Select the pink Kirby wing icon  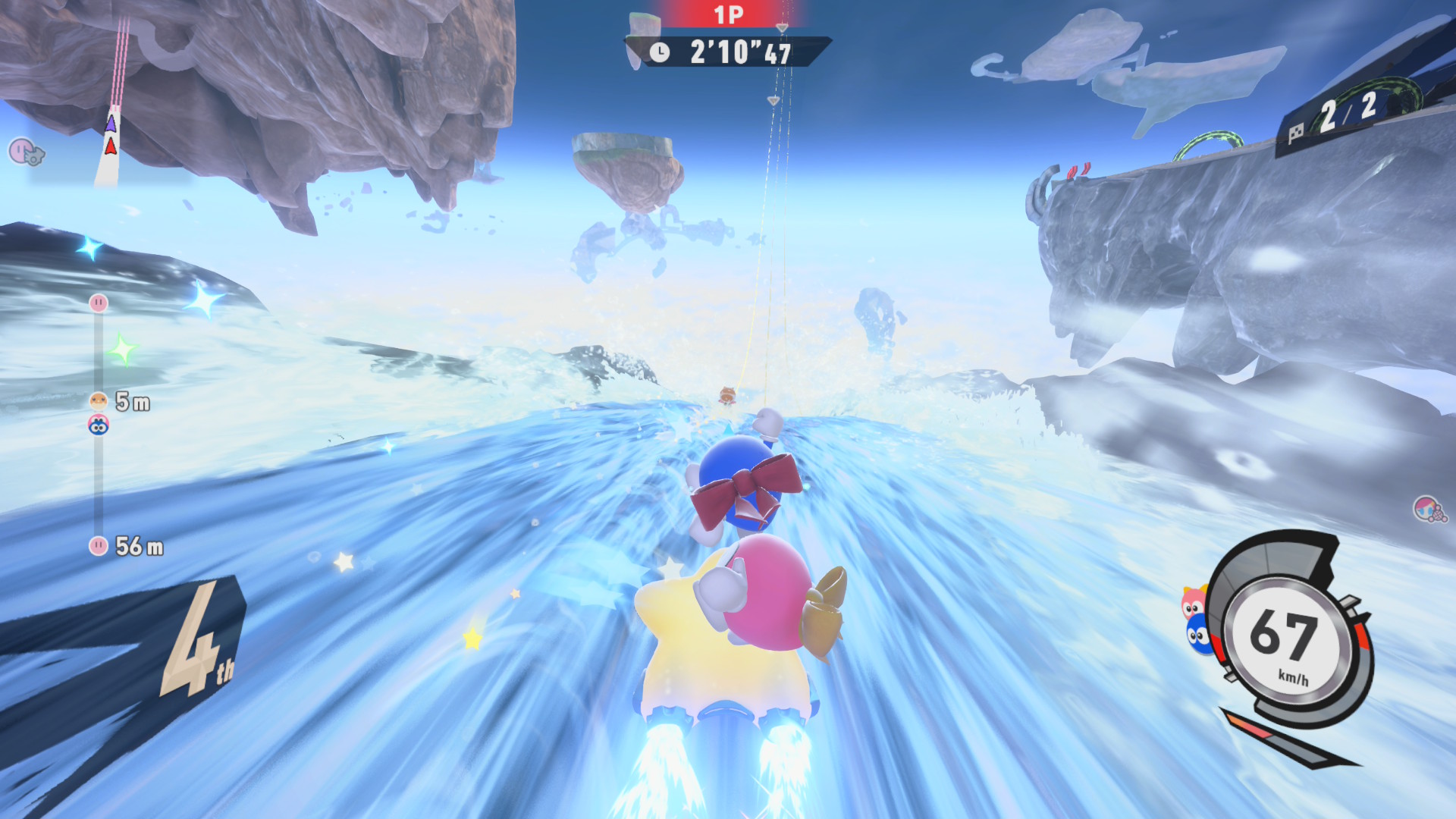26,152
